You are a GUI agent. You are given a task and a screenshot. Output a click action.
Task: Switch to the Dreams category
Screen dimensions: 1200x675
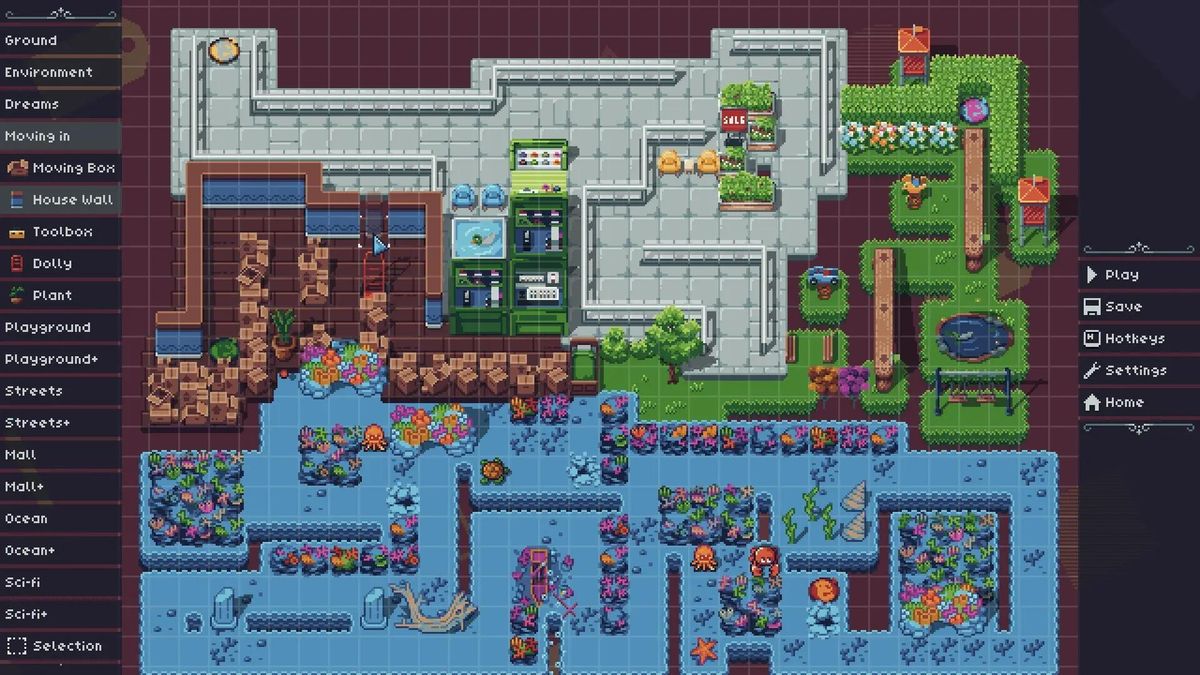32,105
